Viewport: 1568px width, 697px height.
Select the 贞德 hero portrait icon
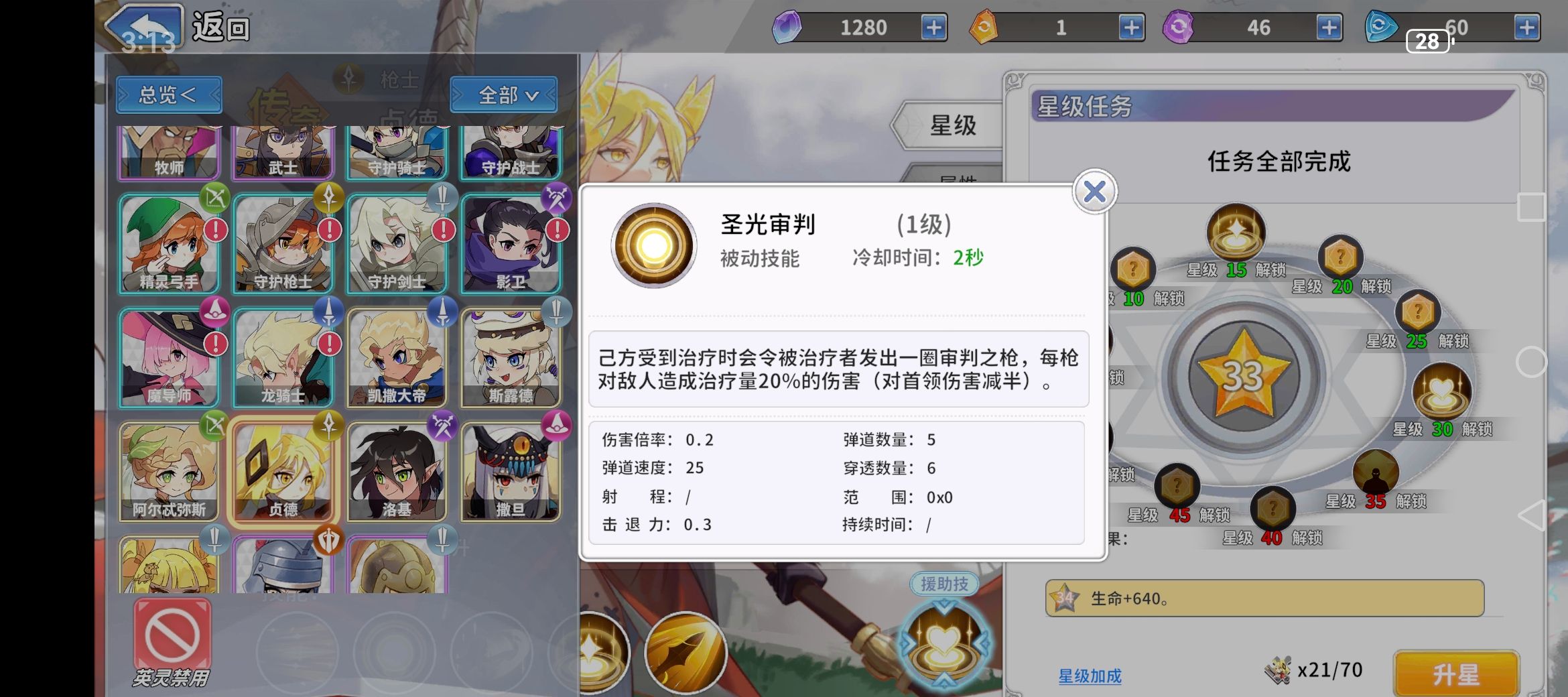[x=284, y=473]
